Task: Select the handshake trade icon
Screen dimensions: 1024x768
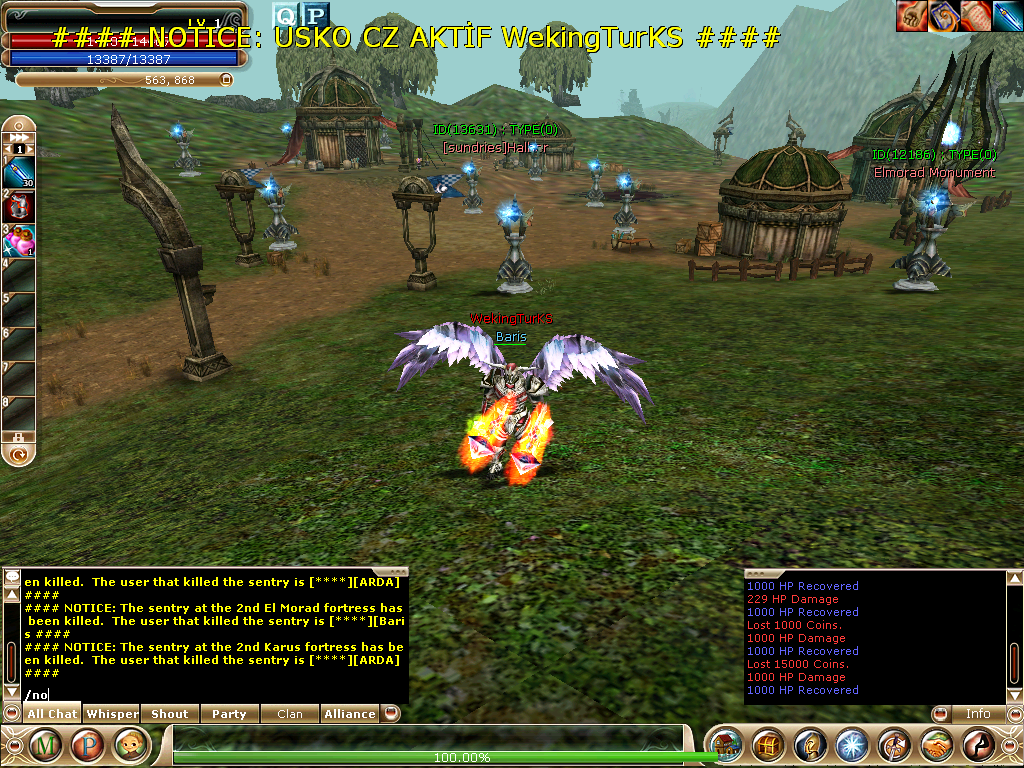Action: [x=936, y=745]
